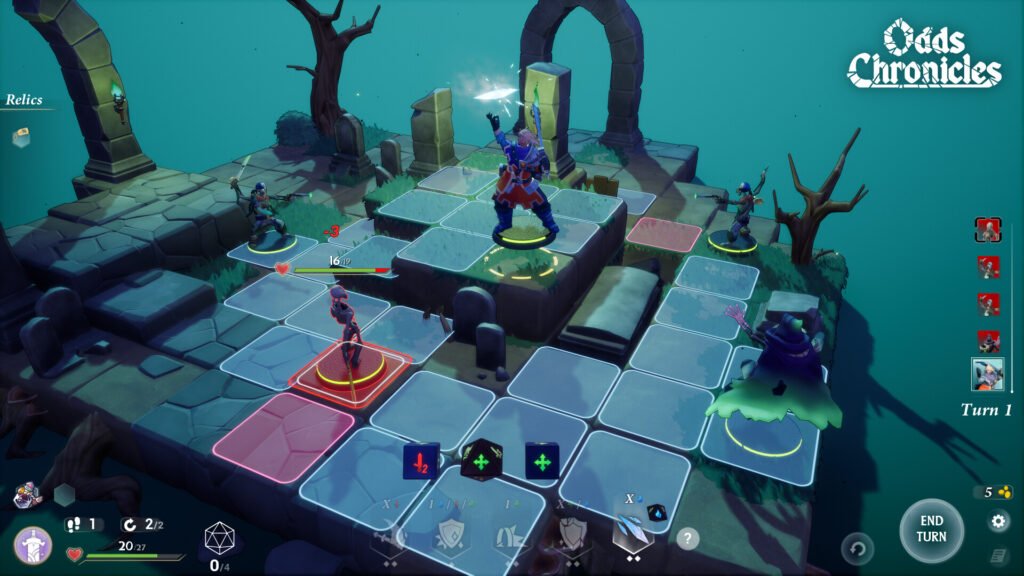Undo the last action with the circular arrow
Image resolution: width=1024 pixels, height=576 pixels.
(x=857, y=548)
